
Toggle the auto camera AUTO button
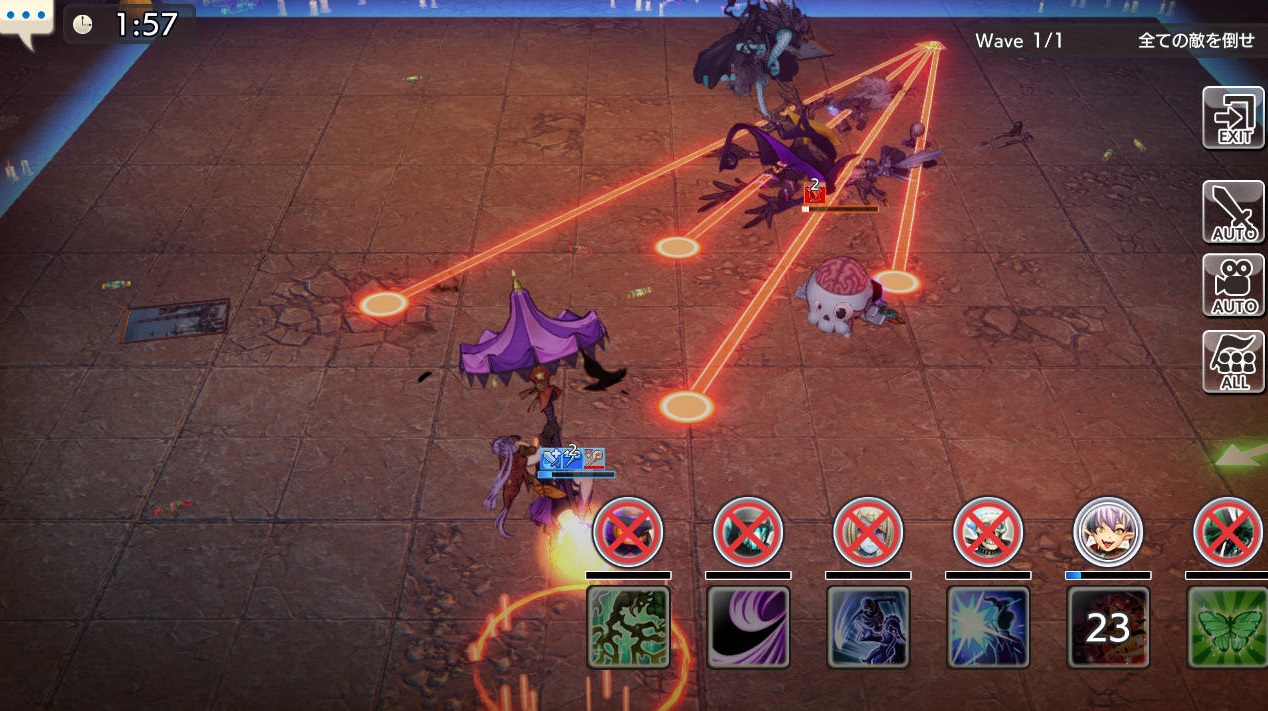1233,285
